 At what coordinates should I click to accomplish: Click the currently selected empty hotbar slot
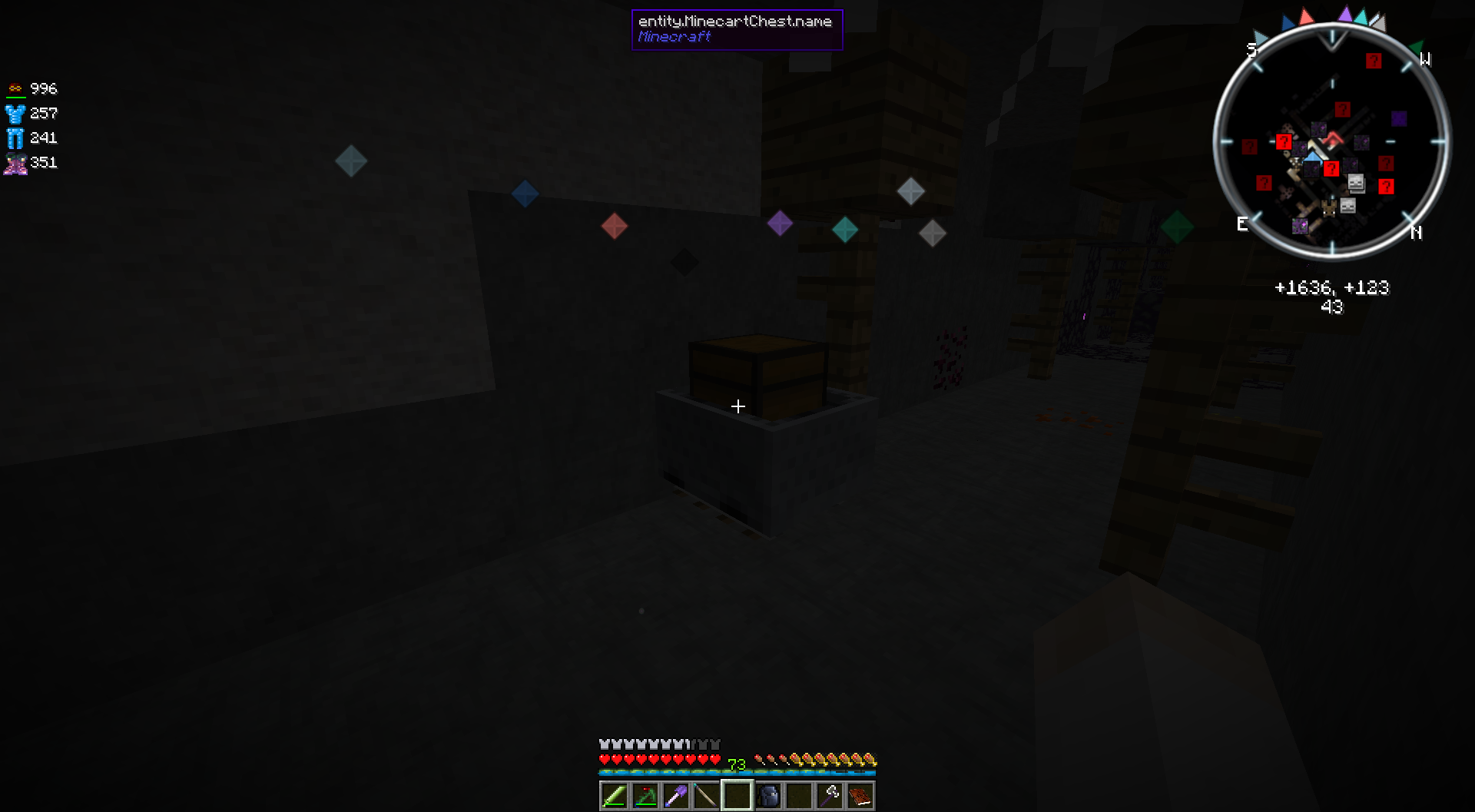click(737, 796)
